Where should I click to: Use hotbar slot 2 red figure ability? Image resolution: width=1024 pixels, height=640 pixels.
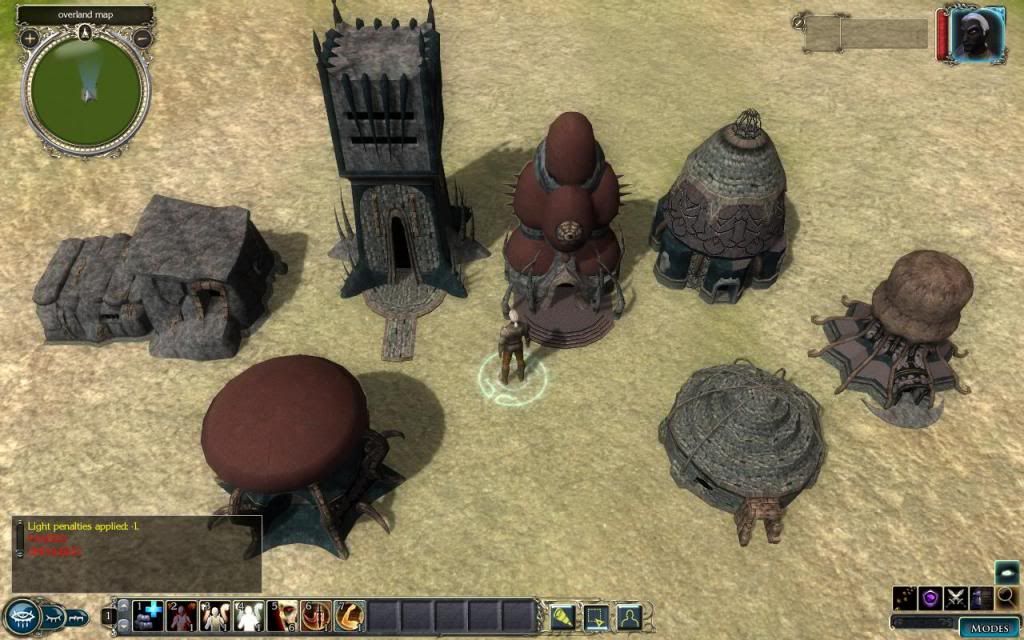tap(182, 616)
